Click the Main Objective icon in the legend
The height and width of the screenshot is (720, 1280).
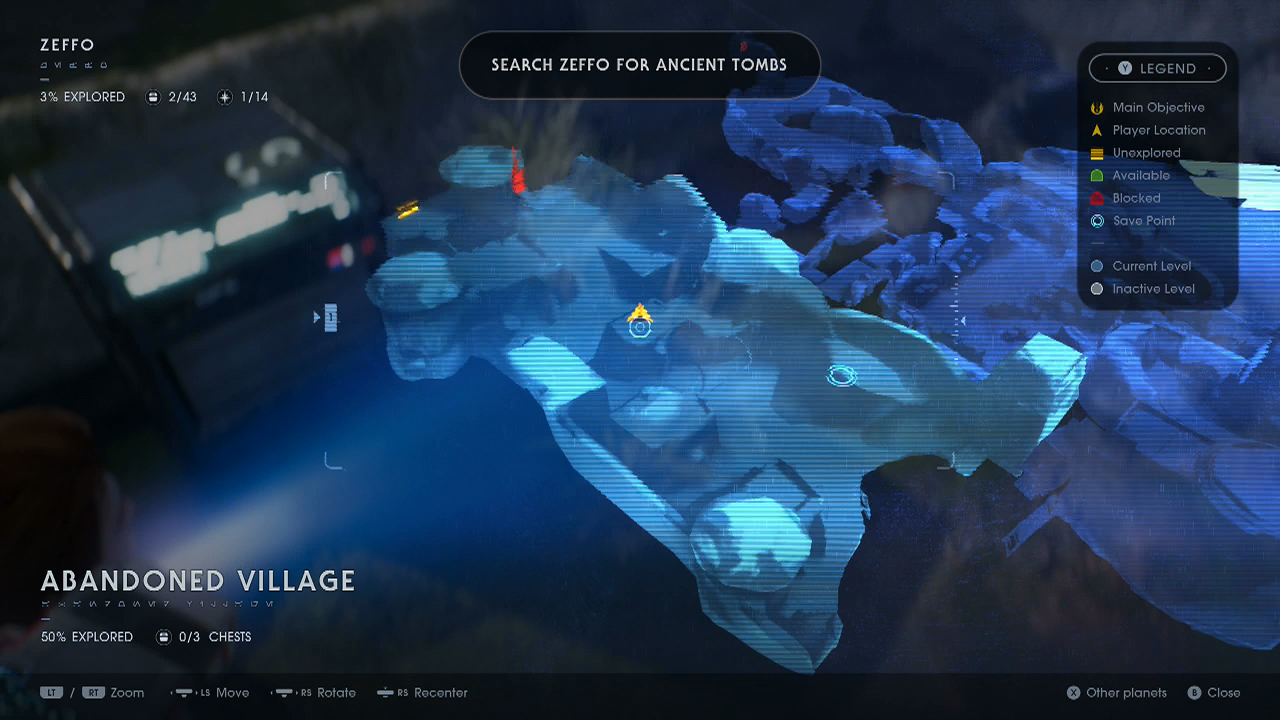click(1097, 107)
